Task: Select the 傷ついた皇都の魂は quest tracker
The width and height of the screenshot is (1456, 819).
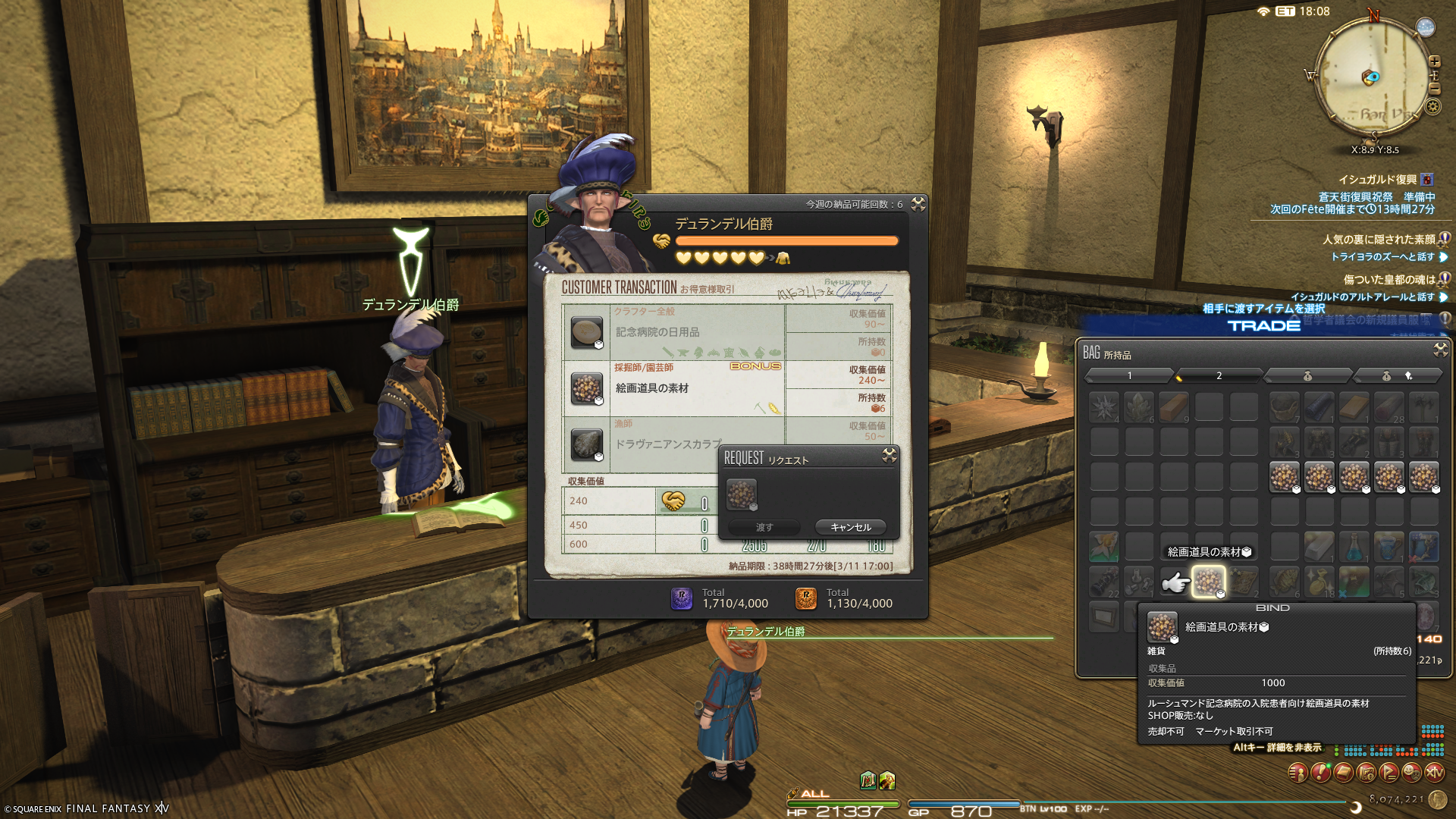Action: coord(1389,280)
